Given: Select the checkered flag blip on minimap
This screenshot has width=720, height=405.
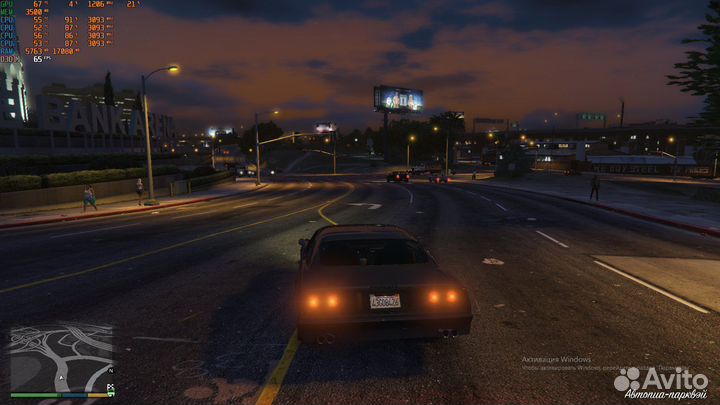Looking at the screenshot, I should [110, 385].
